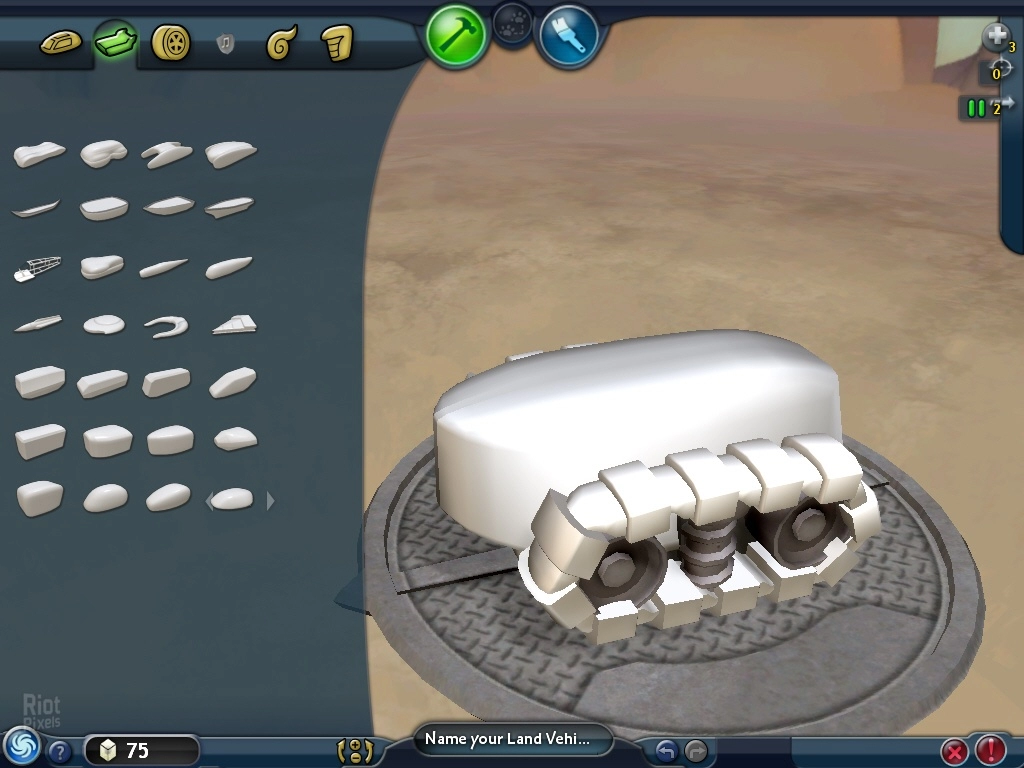Open the highlighted green chassis parts tab
The height and width of the screenshot is (768, 1024).
(115, 42)
